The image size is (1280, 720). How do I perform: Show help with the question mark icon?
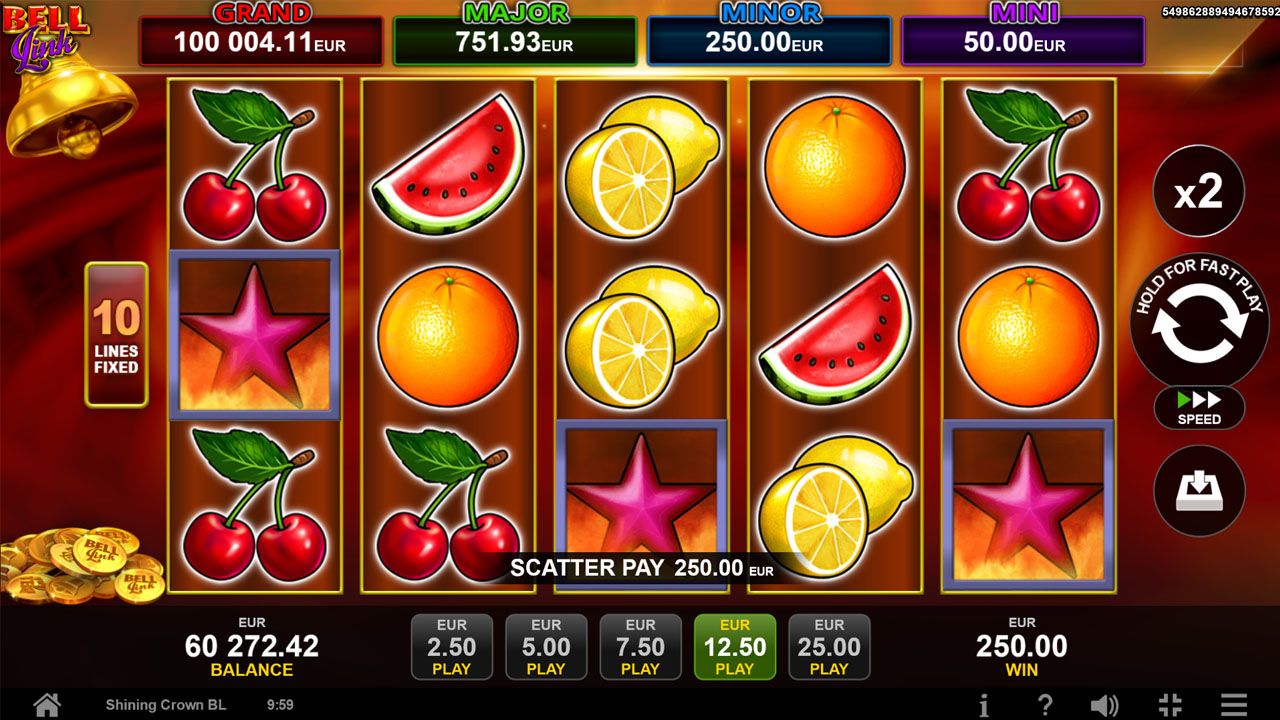coord(1045,705)
